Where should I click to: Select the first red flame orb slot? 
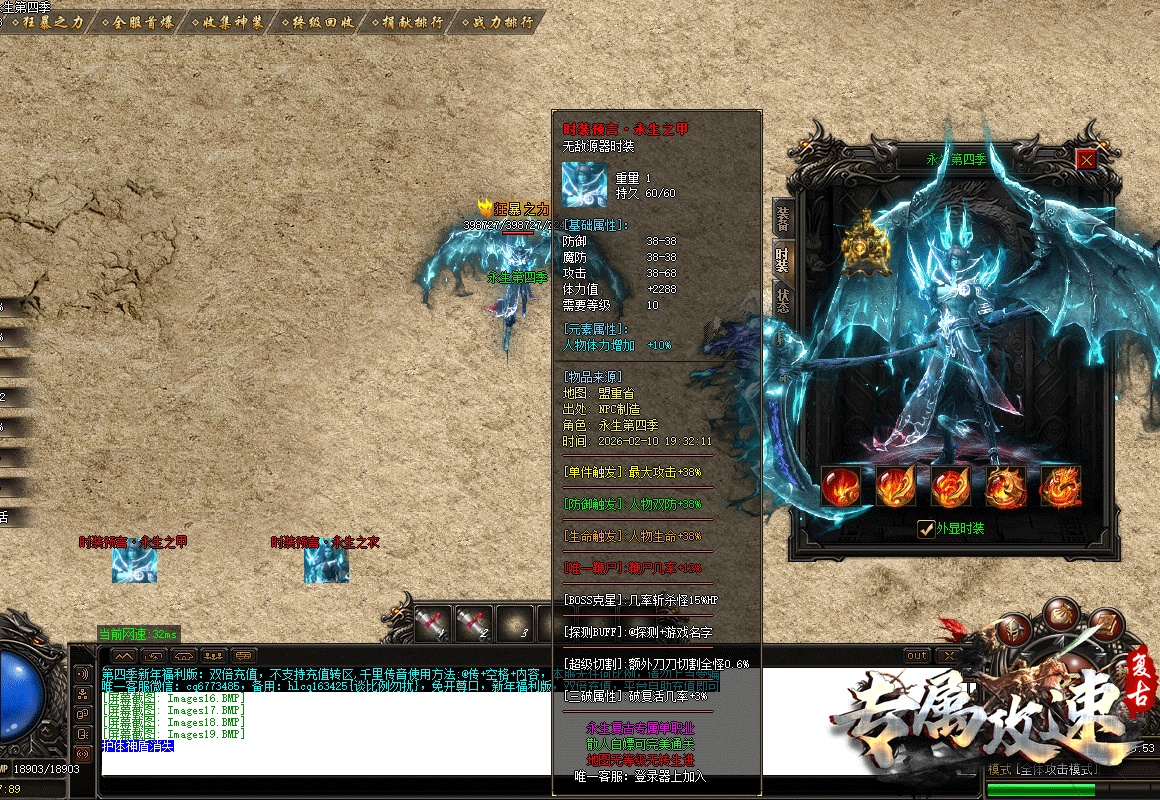coord(840,487)
